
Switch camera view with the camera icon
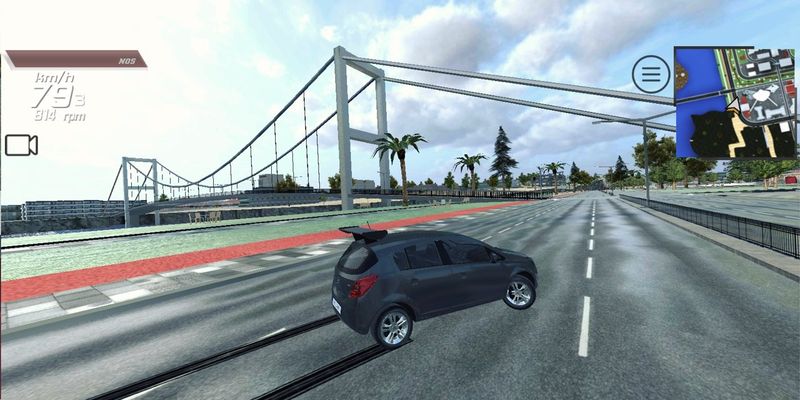point(21,146)
